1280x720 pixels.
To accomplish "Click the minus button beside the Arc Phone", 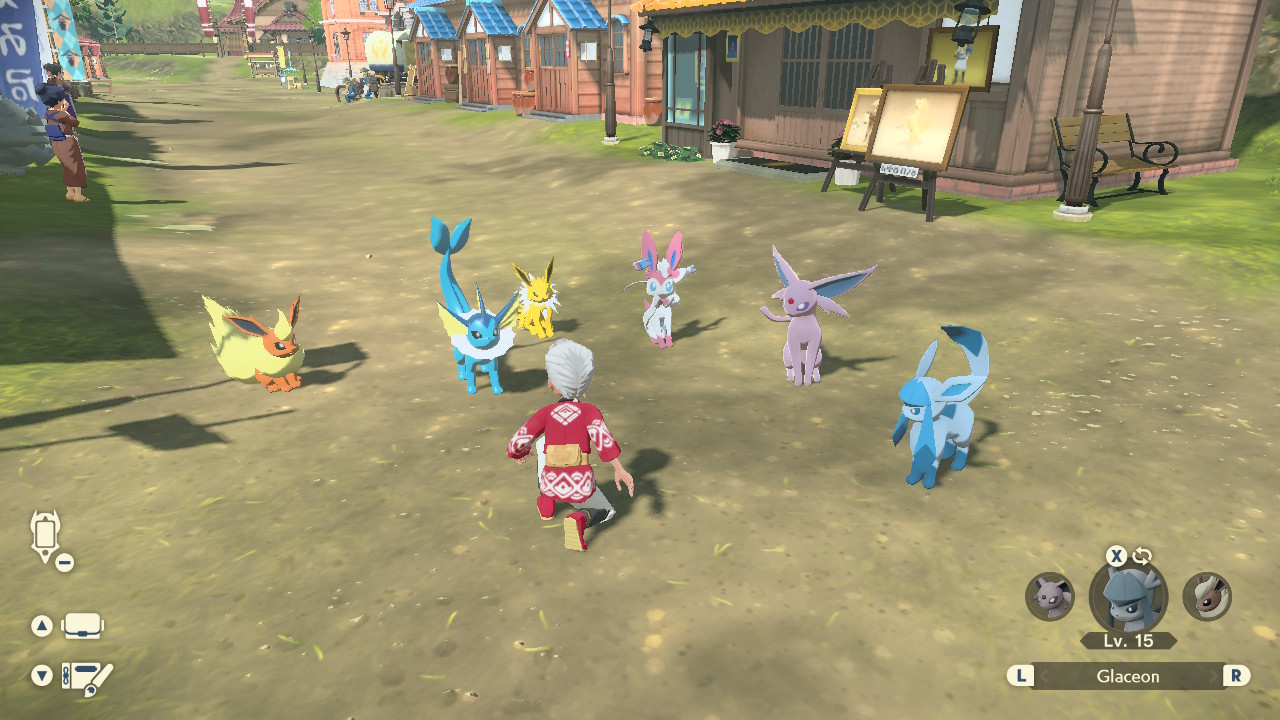I will (63, 561).
